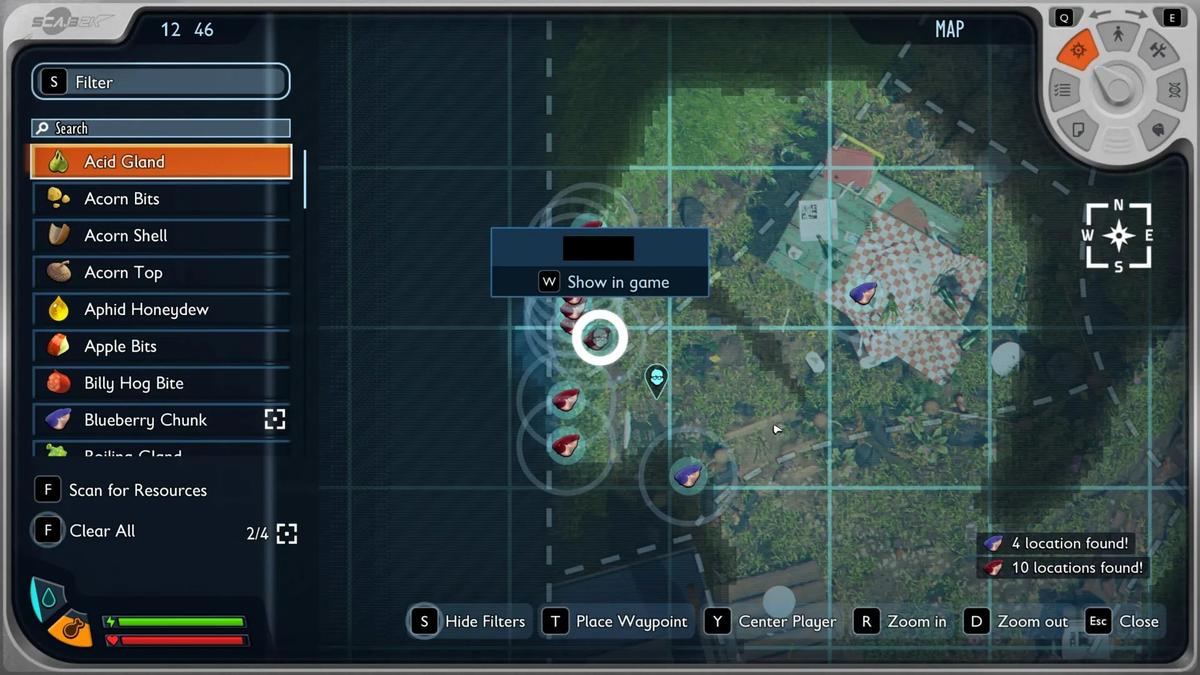Viewport: 1200px width, 675px height.
Task: Select Acid Gland in the resource list
Action: (160, 162)
